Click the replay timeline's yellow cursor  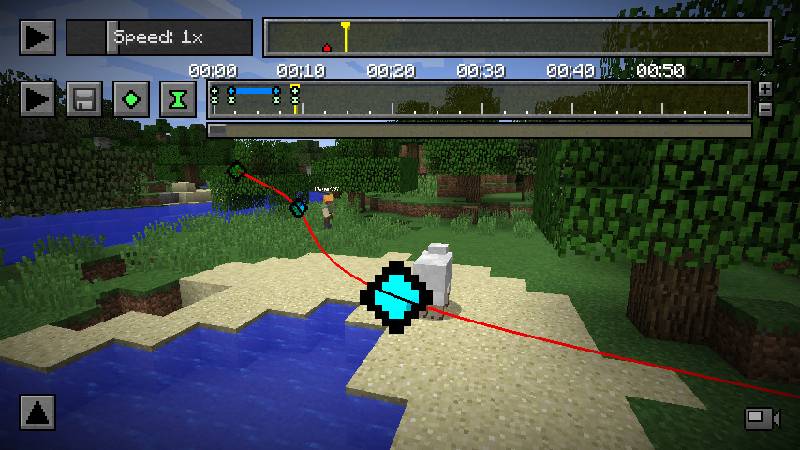pyautogui.click(x=345, y=36)
